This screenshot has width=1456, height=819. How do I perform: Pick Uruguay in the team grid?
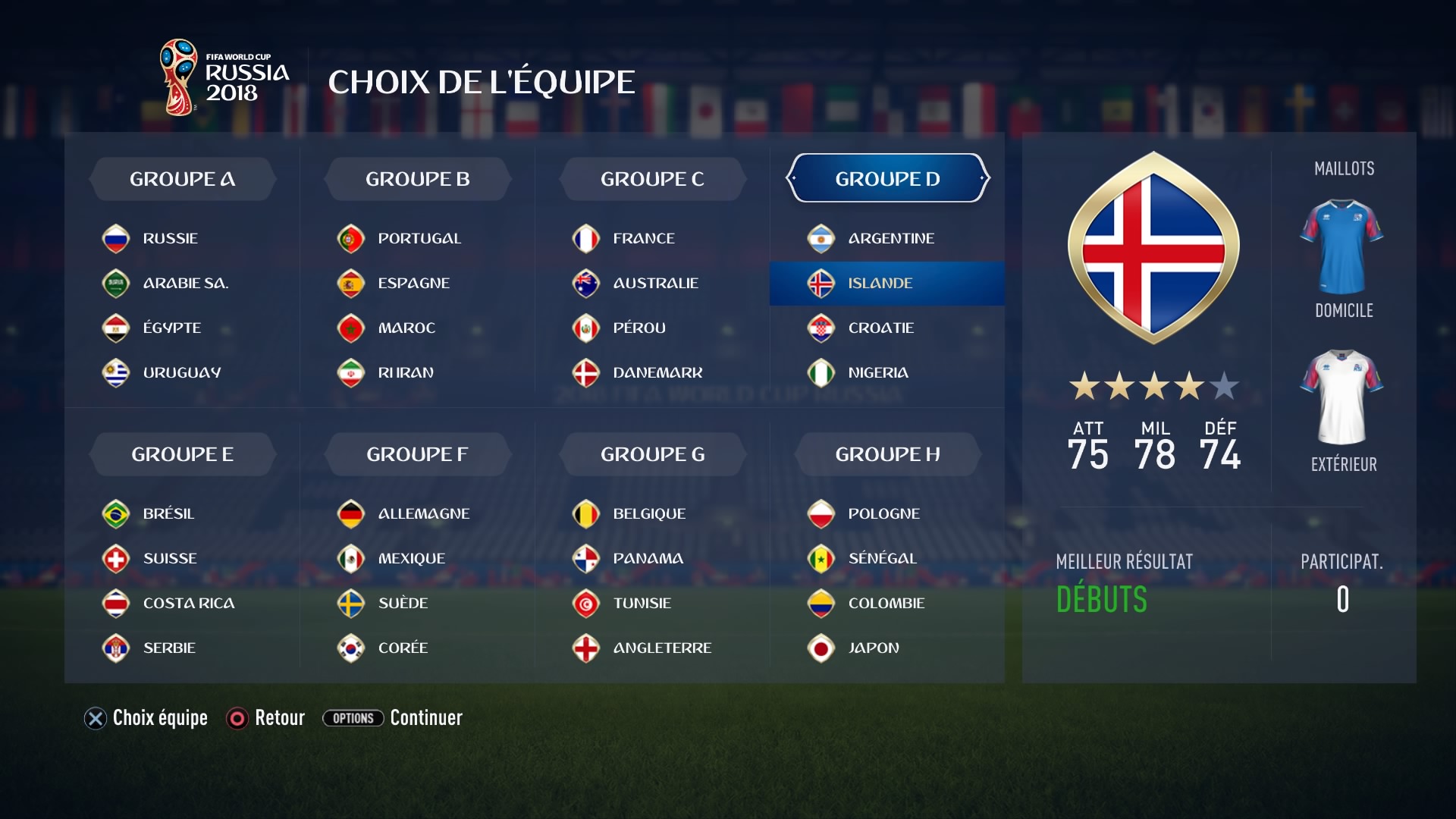point(181,372)
